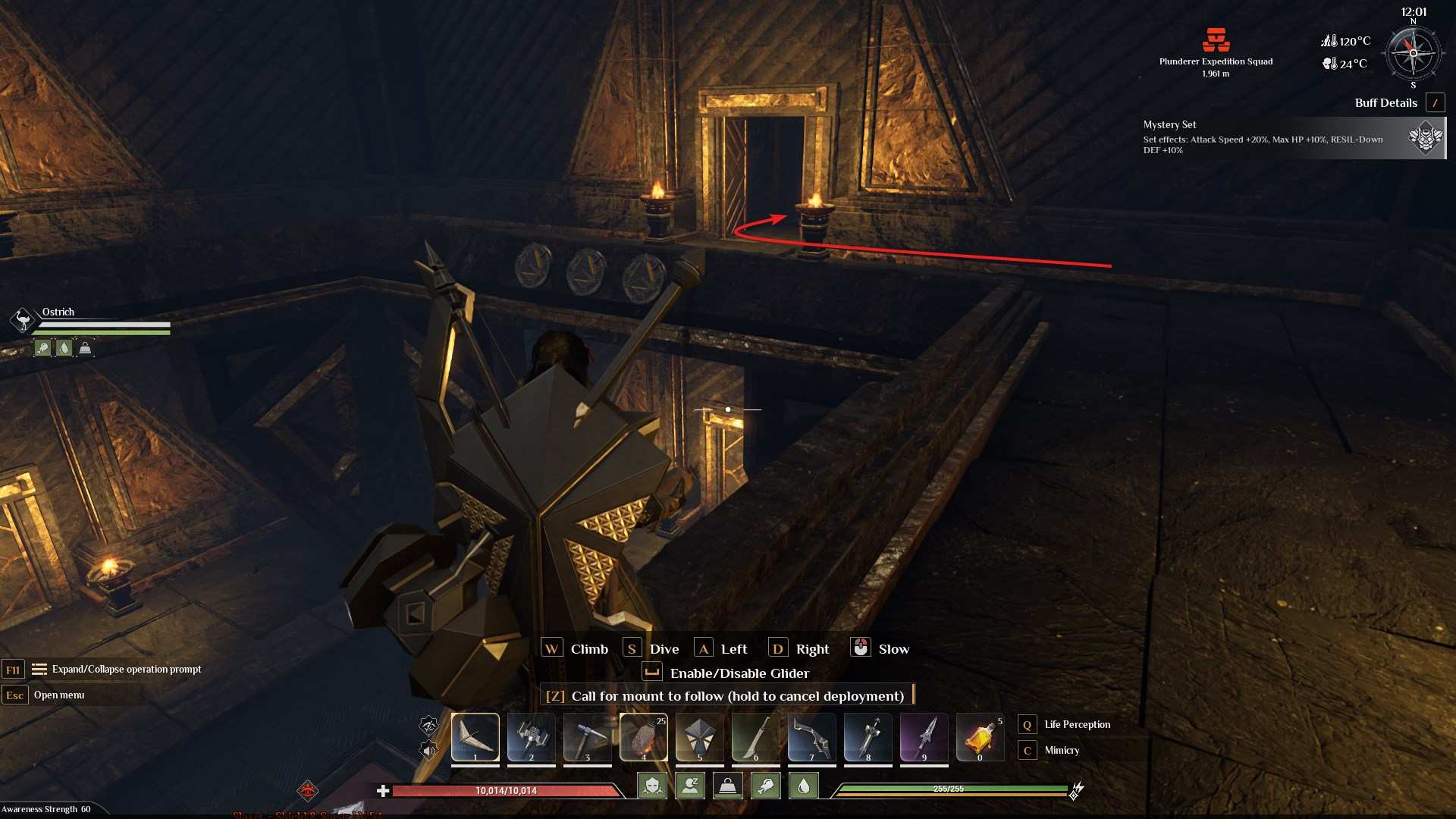Check the water droplet thirst icon
Screen dimensions: 1456x819
pyautogui.click(x=804, y=786)
